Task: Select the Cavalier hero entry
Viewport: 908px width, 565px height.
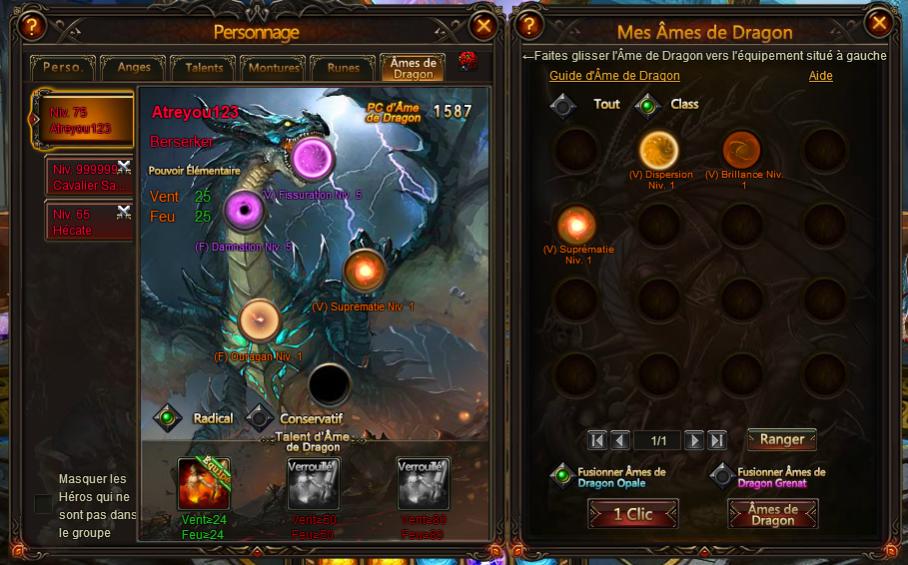Action: click(x=88, y=178)
